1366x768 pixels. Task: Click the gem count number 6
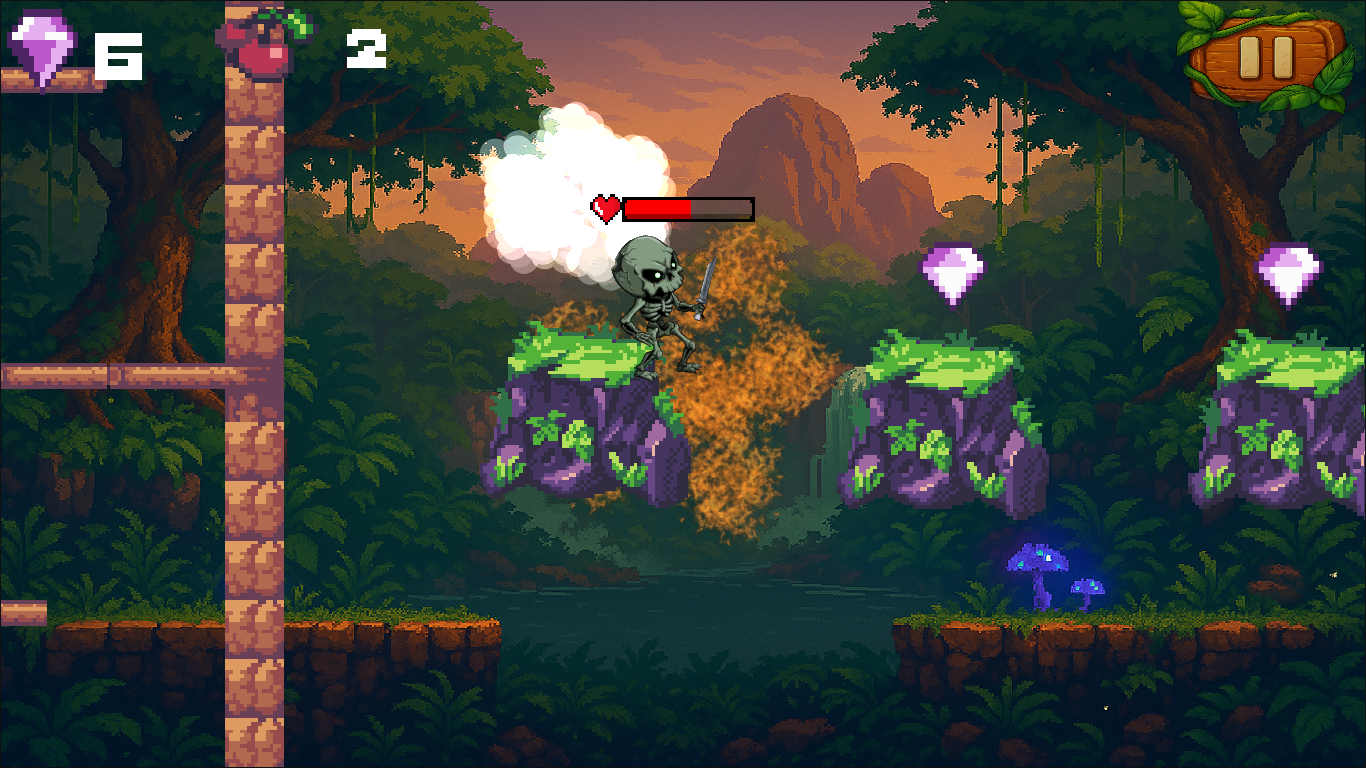coord(119,55)
